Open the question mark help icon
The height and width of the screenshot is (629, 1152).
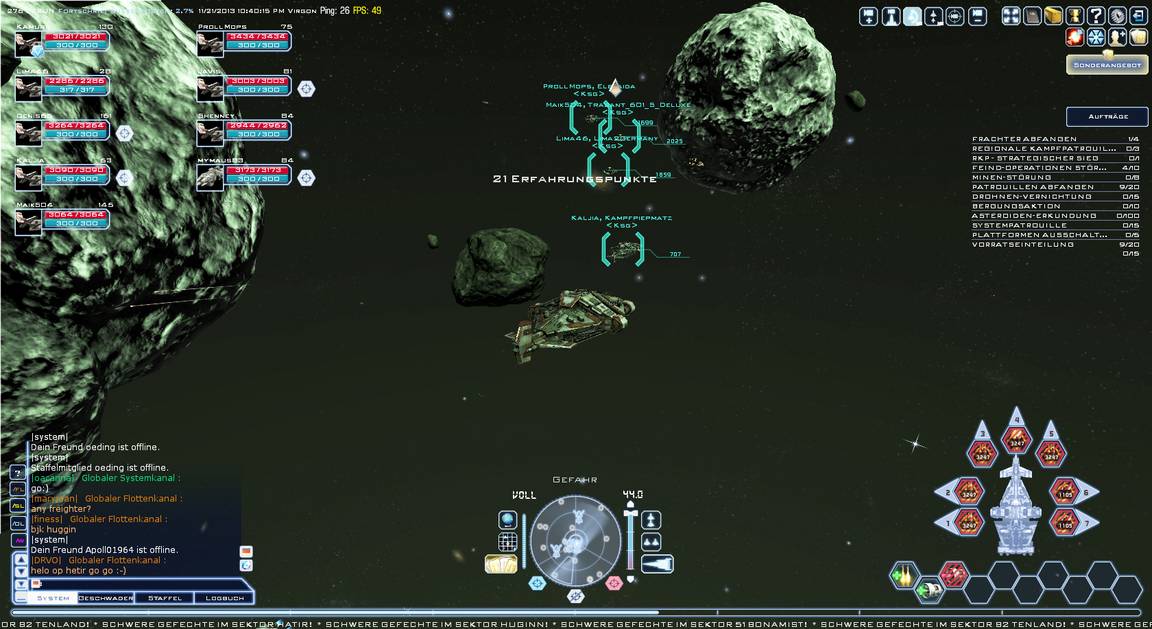pos(1096,16)
